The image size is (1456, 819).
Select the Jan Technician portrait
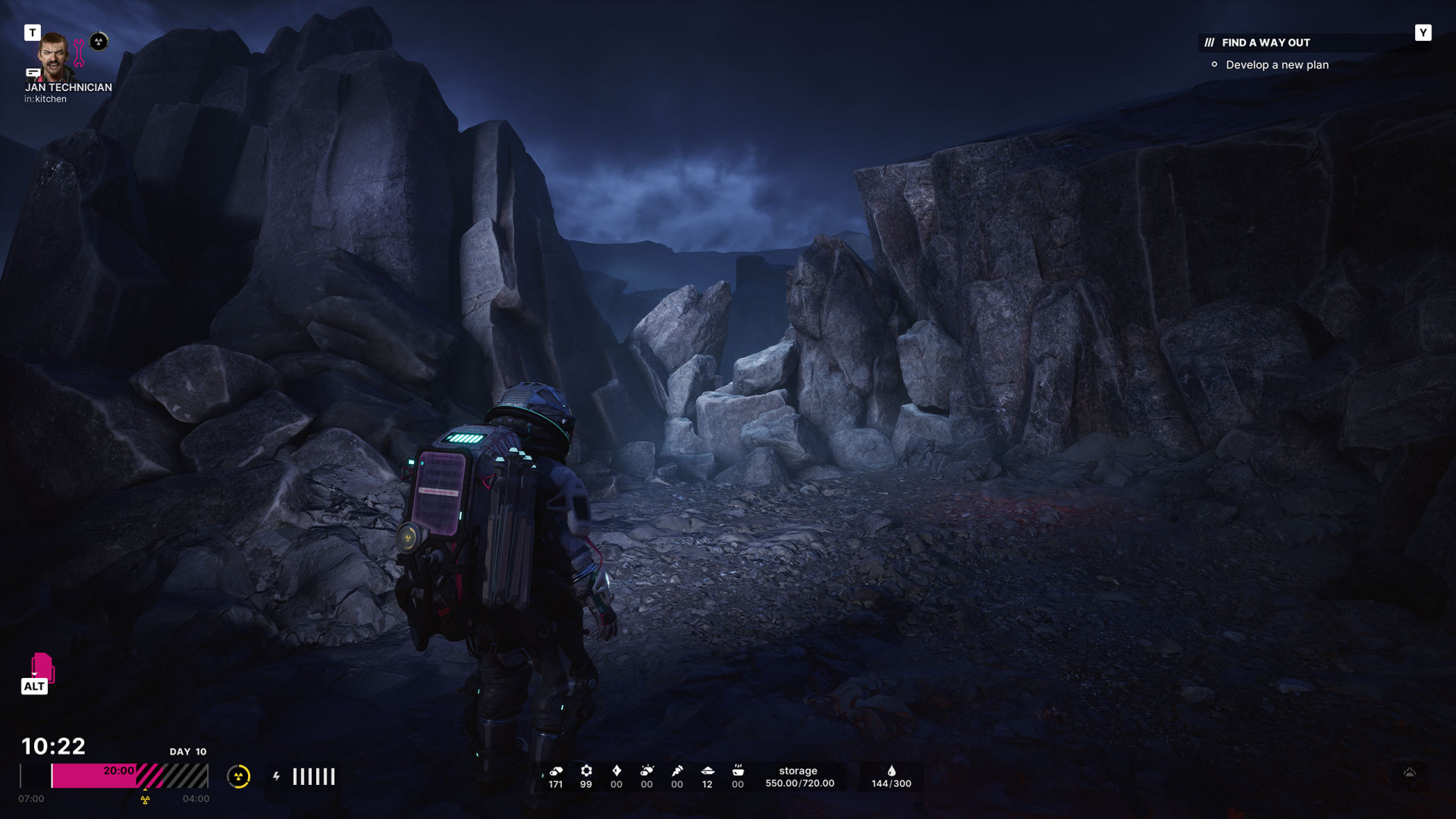point(55,55)
